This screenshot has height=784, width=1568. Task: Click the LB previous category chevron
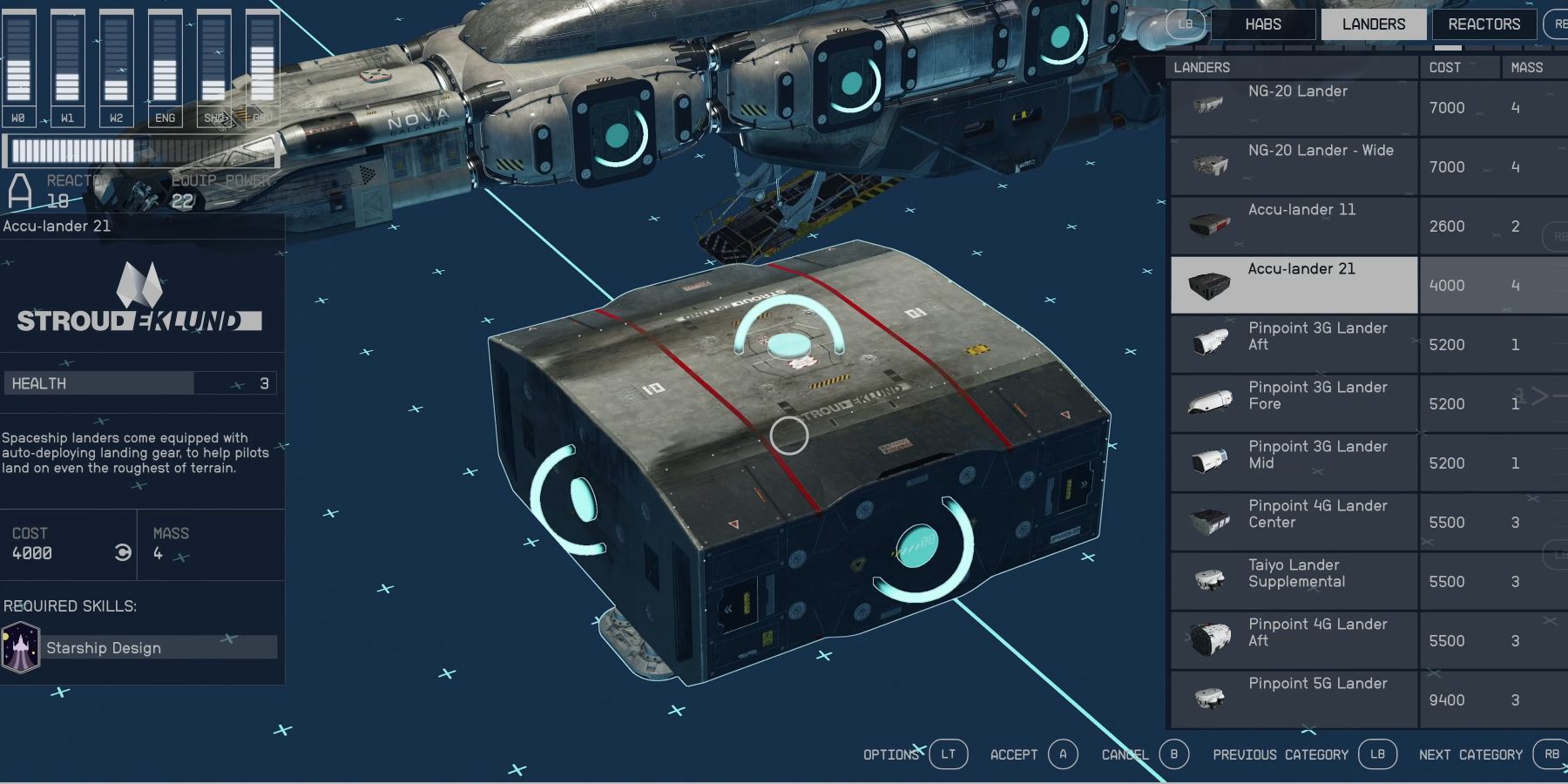click(1377, 754)
